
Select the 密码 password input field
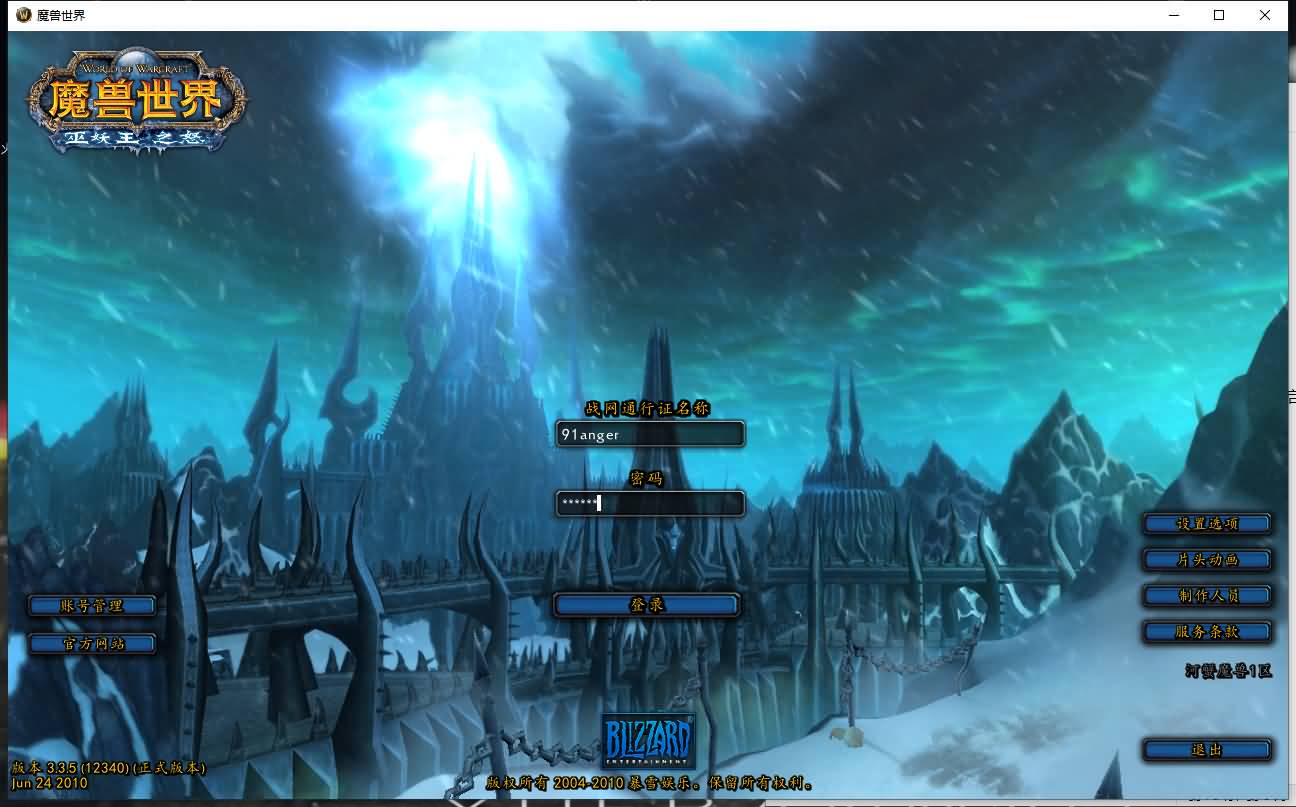(x=650, y=503)
